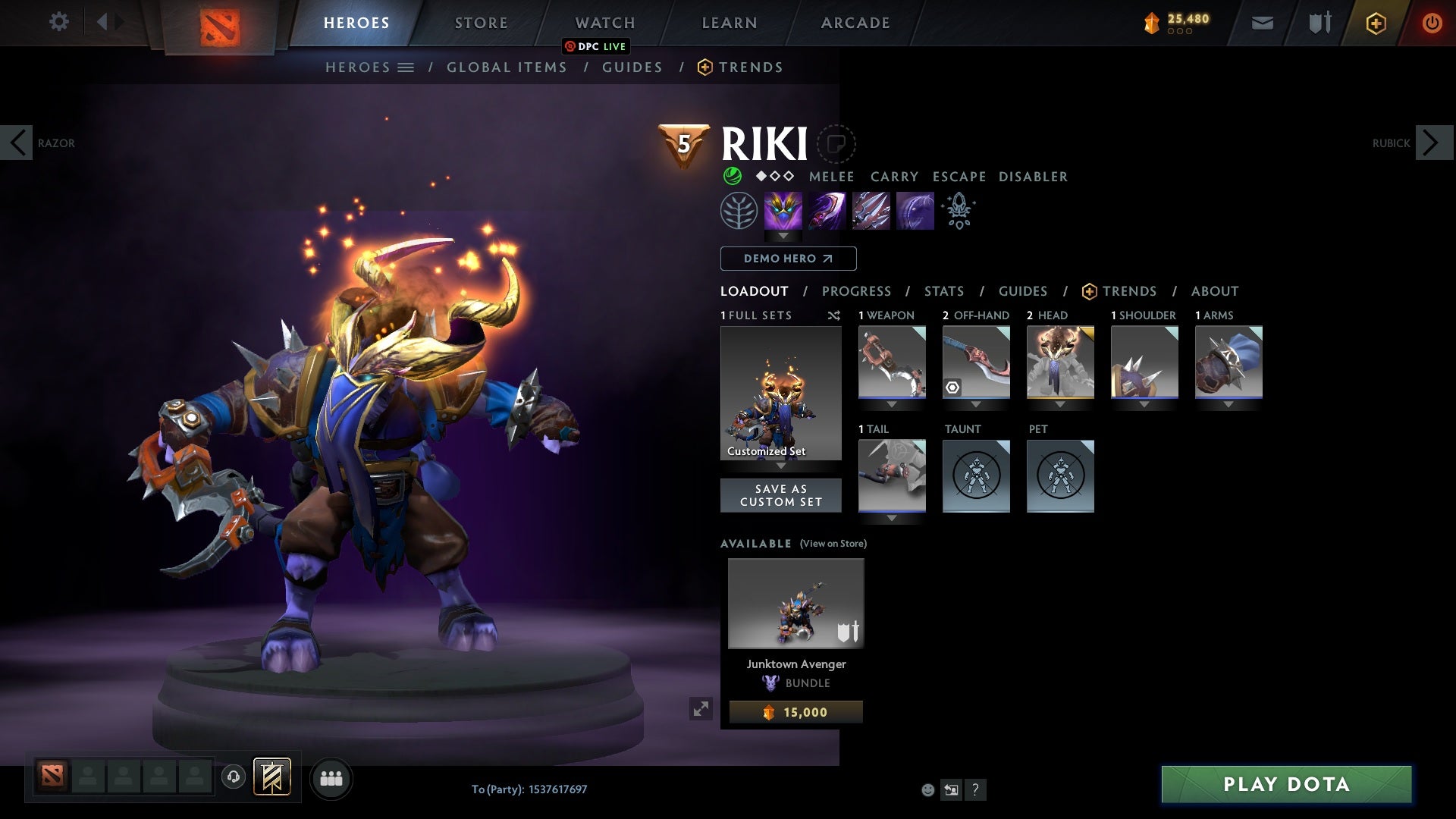This screenshot has width=1456, height=819.
Task: Click View on Store link
Action: tap(832, 544)
